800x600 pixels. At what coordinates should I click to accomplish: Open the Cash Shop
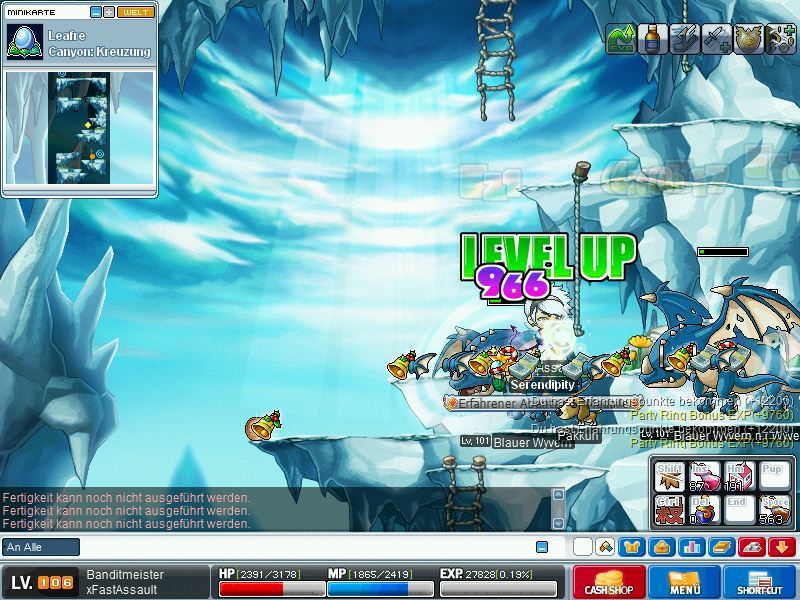point(609,582)
